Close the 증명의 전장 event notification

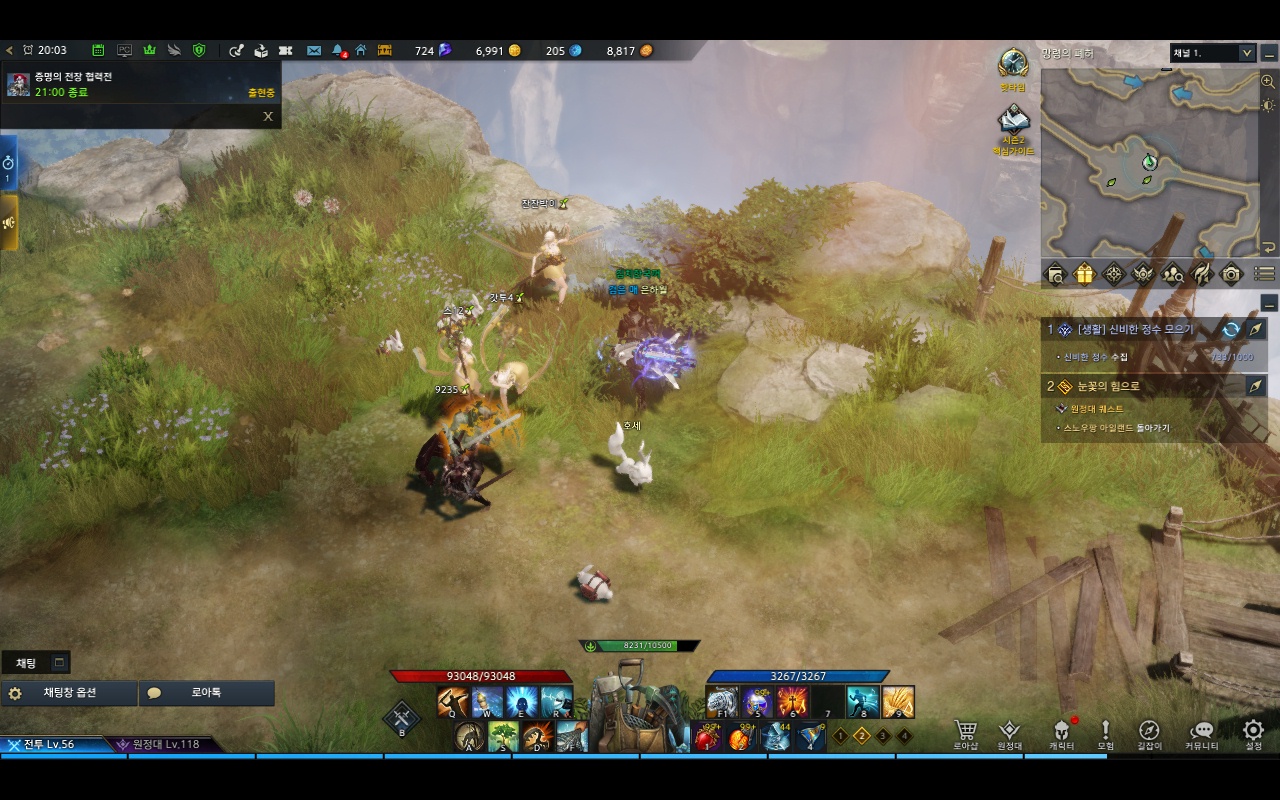click(268, 116)
